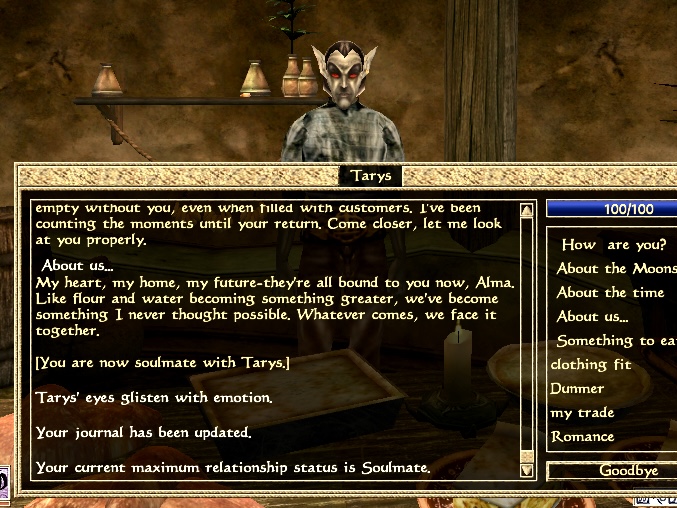677x508 pixels.
Task: Click the dialogue scrollbar's up arrow
Action: coord(527,209)
